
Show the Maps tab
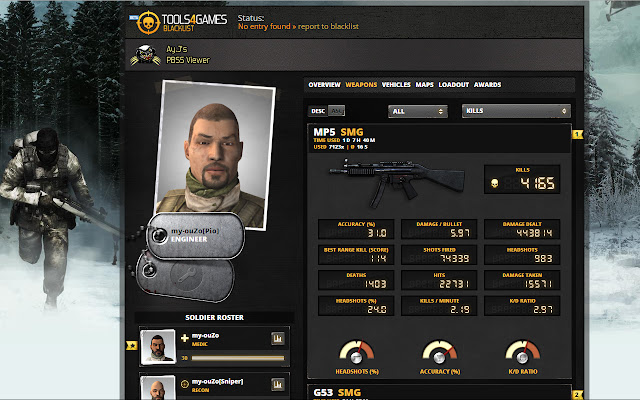pyautogui.click(x=424, y=85)
